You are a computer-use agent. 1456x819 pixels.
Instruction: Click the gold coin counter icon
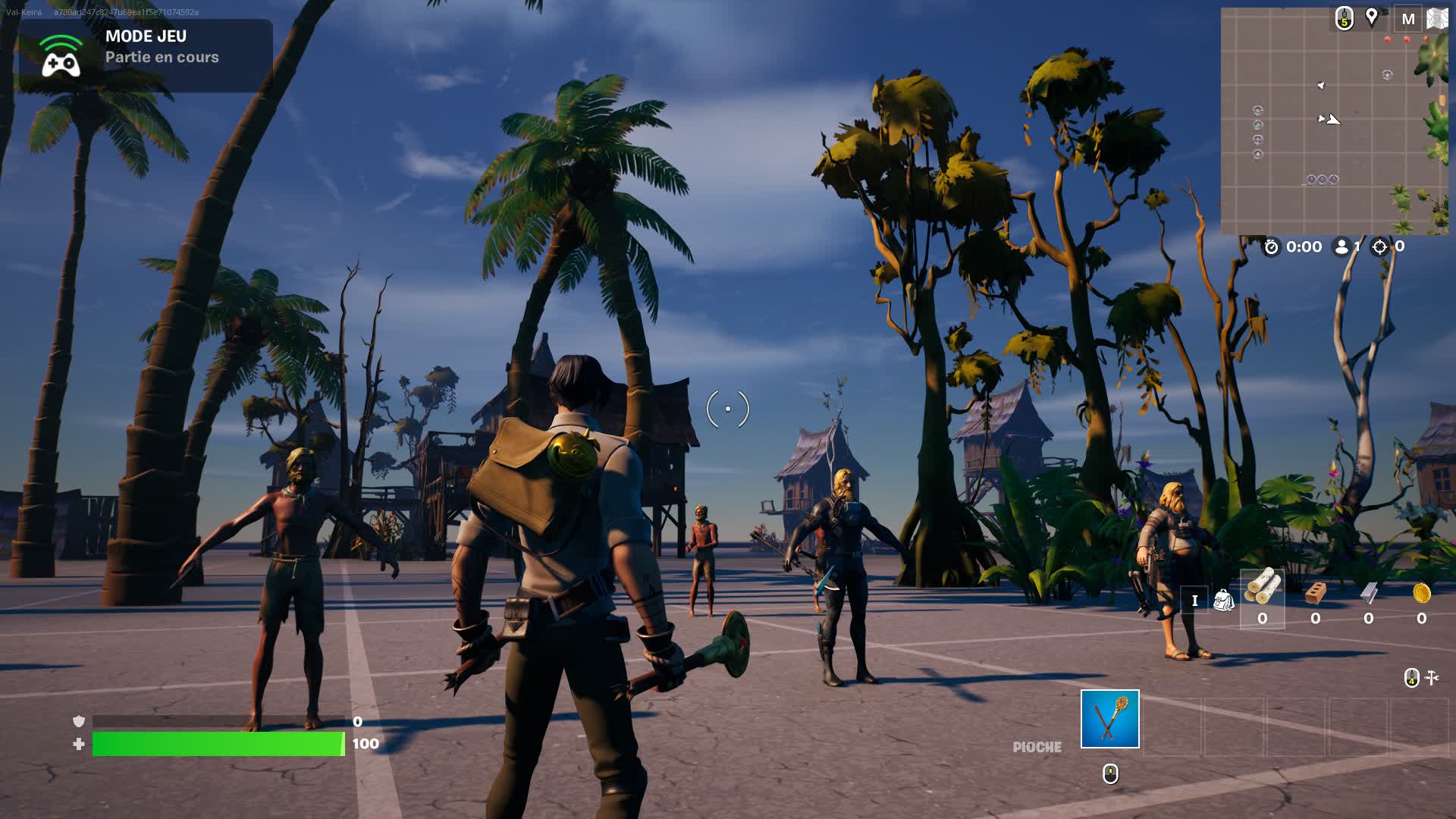pos(1422,593)
